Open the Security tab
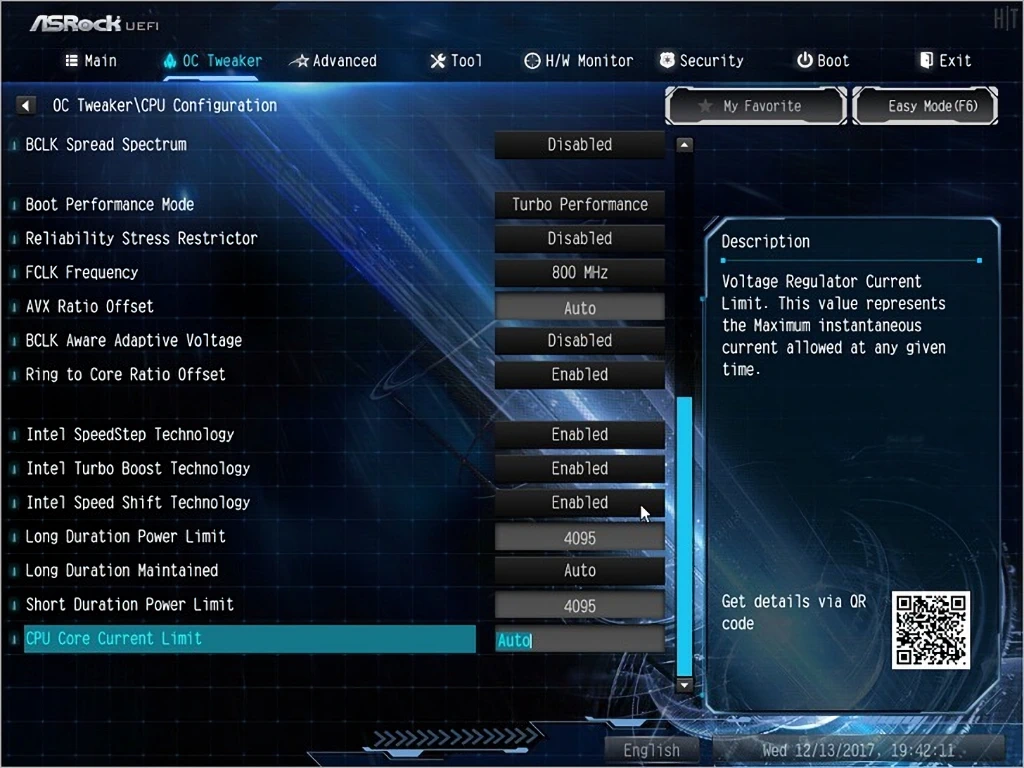This screenshot has width=1024, height=768. 701,61
